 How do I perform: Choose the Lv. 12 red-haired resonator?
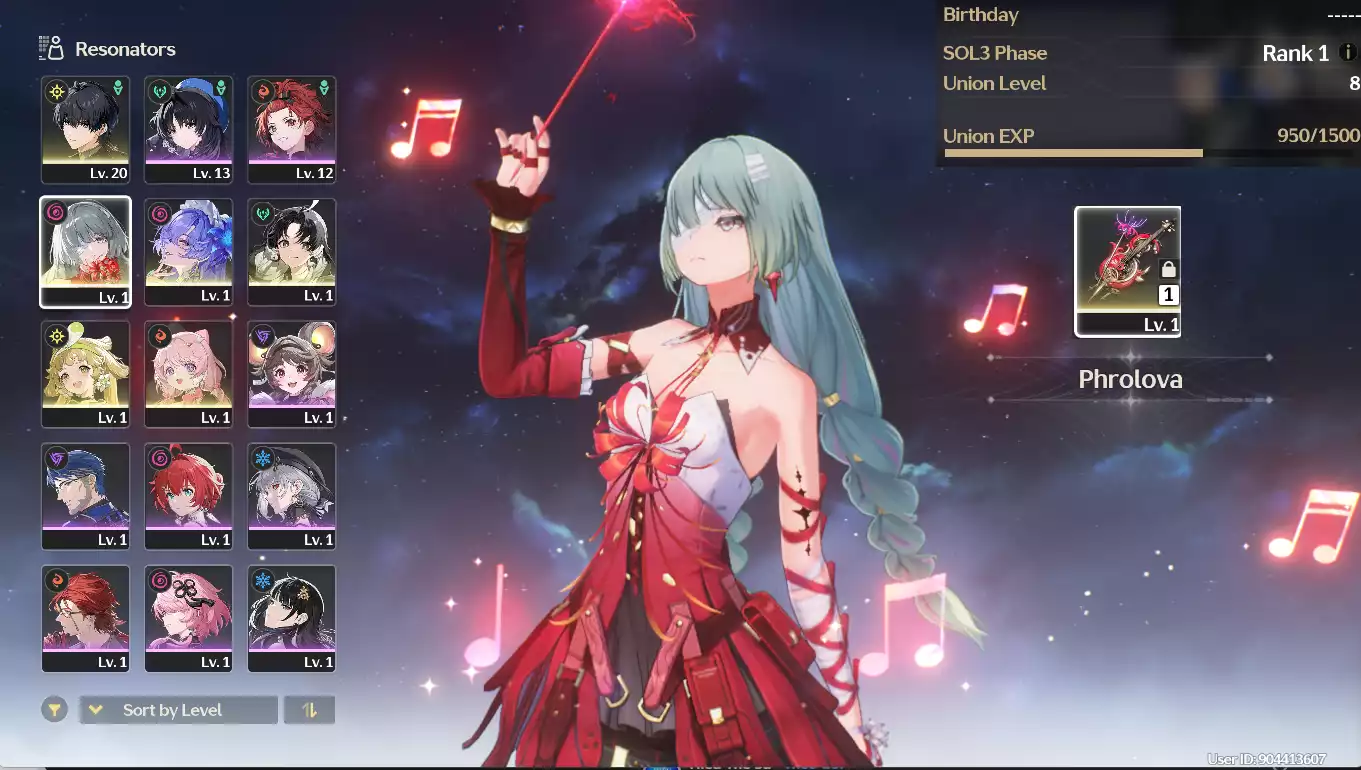[x=292, y=130]
